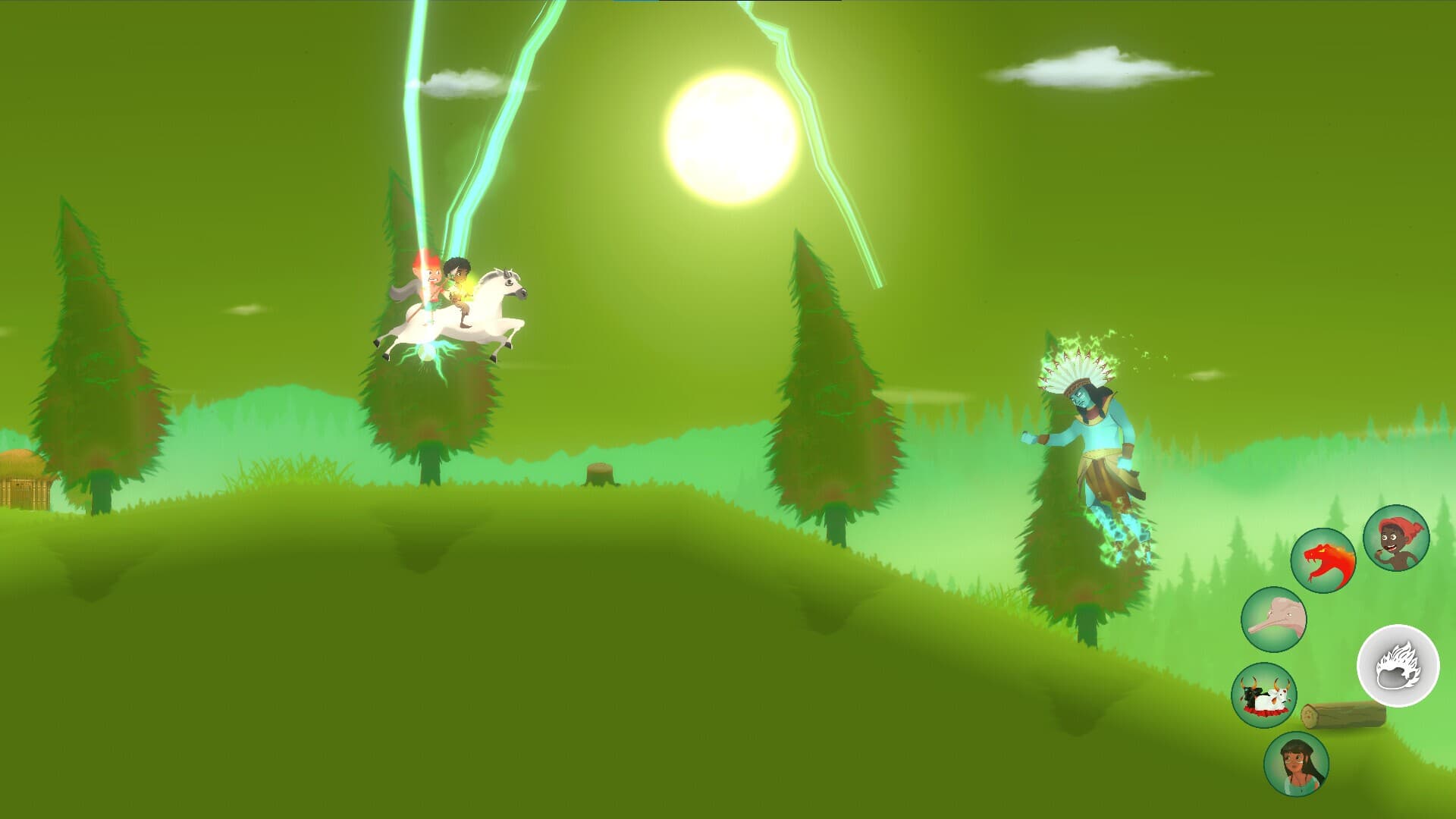Click the fallen log beside the ability wheel

pyautogui.click(x=1342, y=717)
